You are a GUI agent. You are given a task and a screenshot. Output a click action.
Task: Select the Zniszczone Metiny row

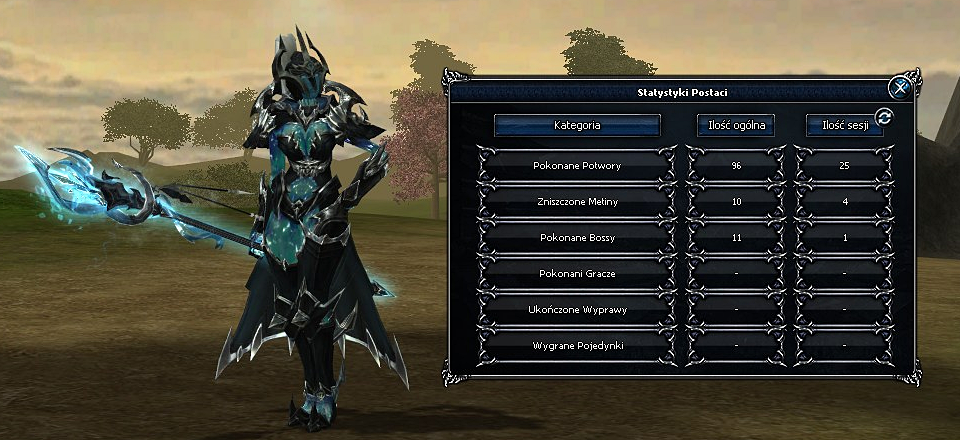click(577, 201)
